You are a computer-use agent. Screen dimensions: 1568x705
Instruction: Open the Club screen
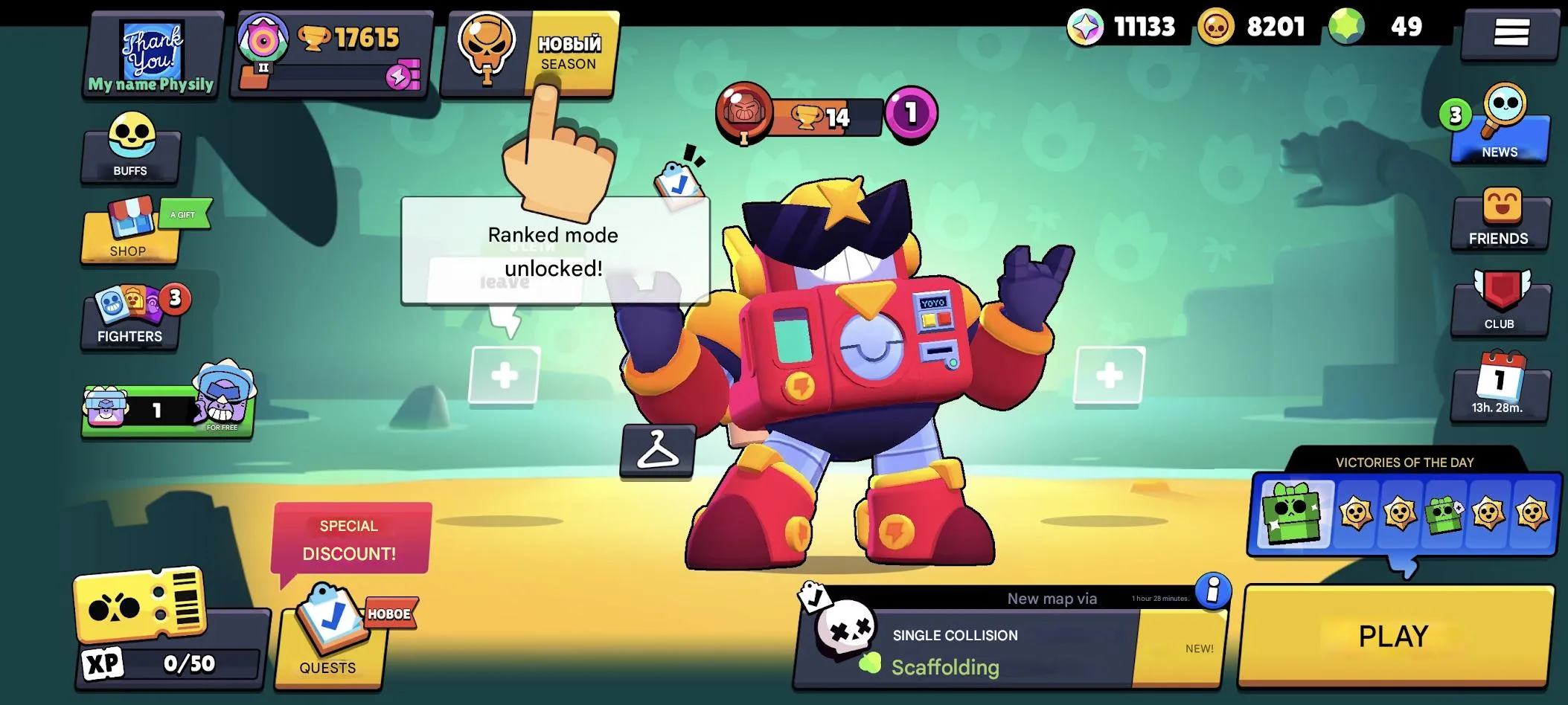(1500, 305)
